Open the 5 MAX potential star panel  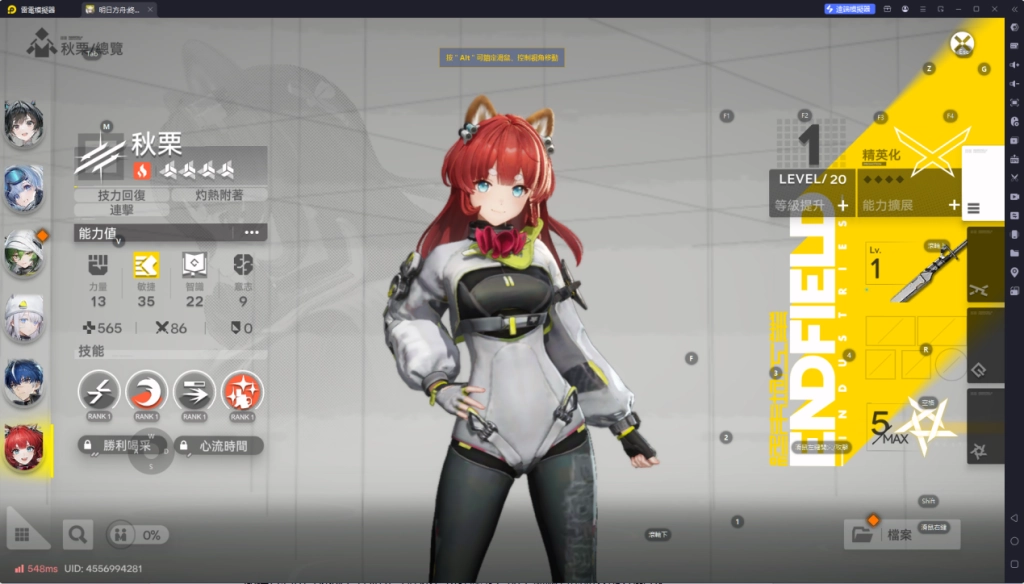point(910,424)
